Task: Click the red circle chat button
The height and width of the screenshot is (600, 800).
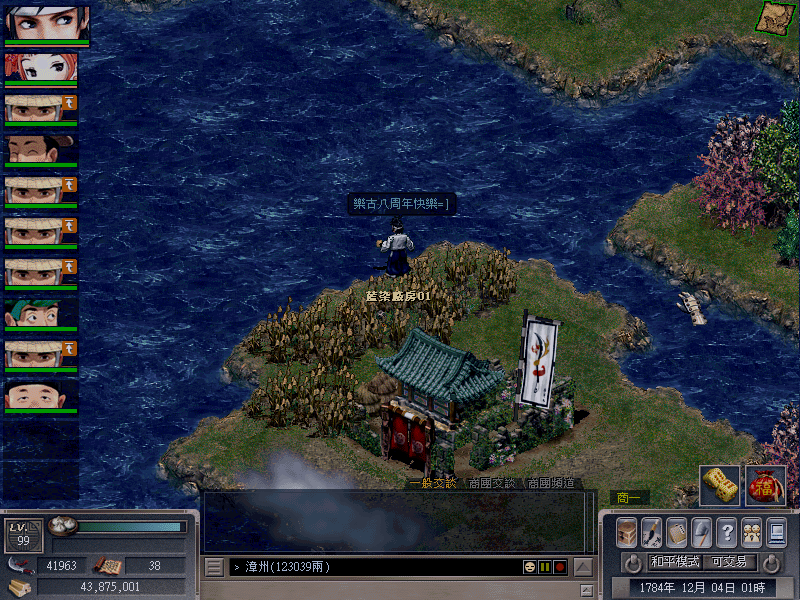Action: tap(560, 567)
